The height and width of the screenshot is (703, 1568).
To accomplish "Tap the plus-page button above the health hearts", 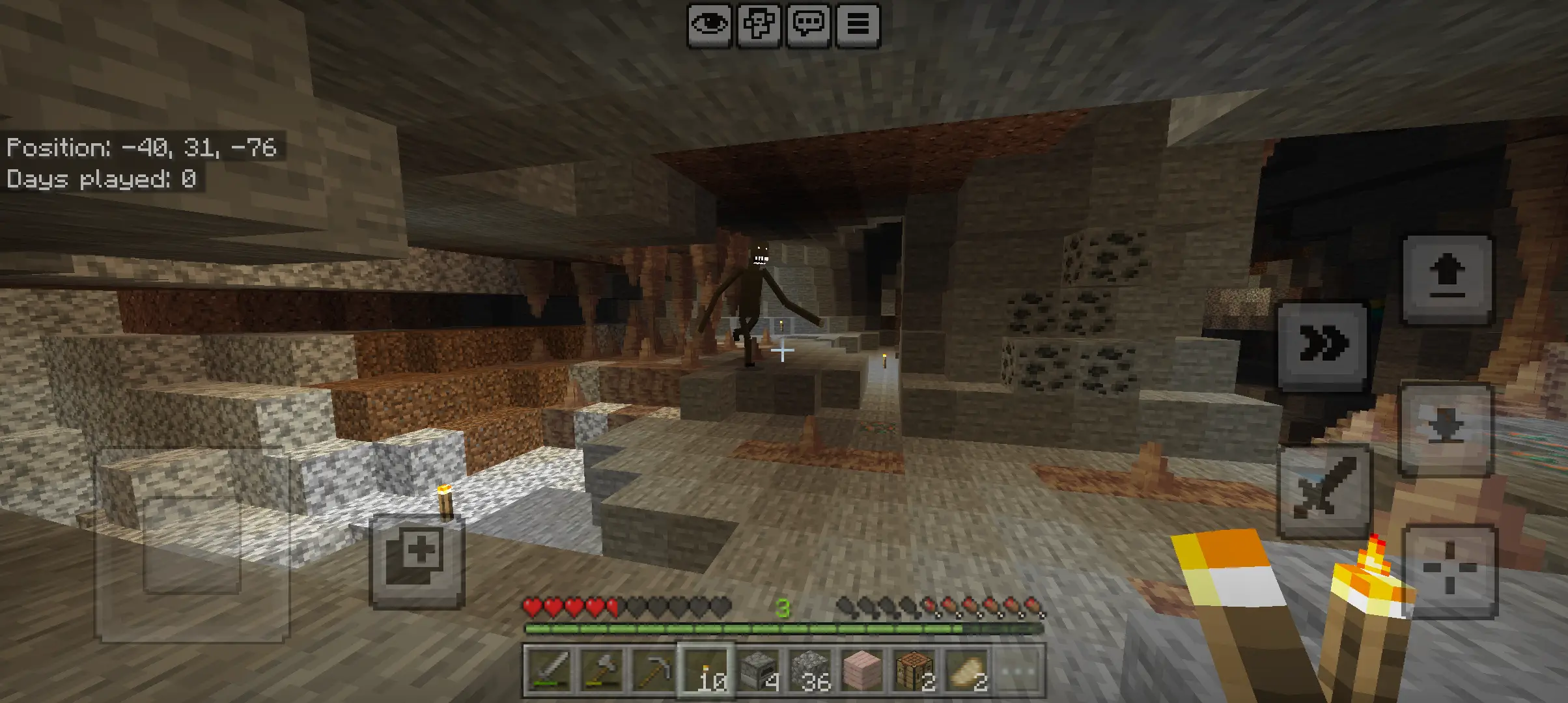I will [x=417, y=562].
